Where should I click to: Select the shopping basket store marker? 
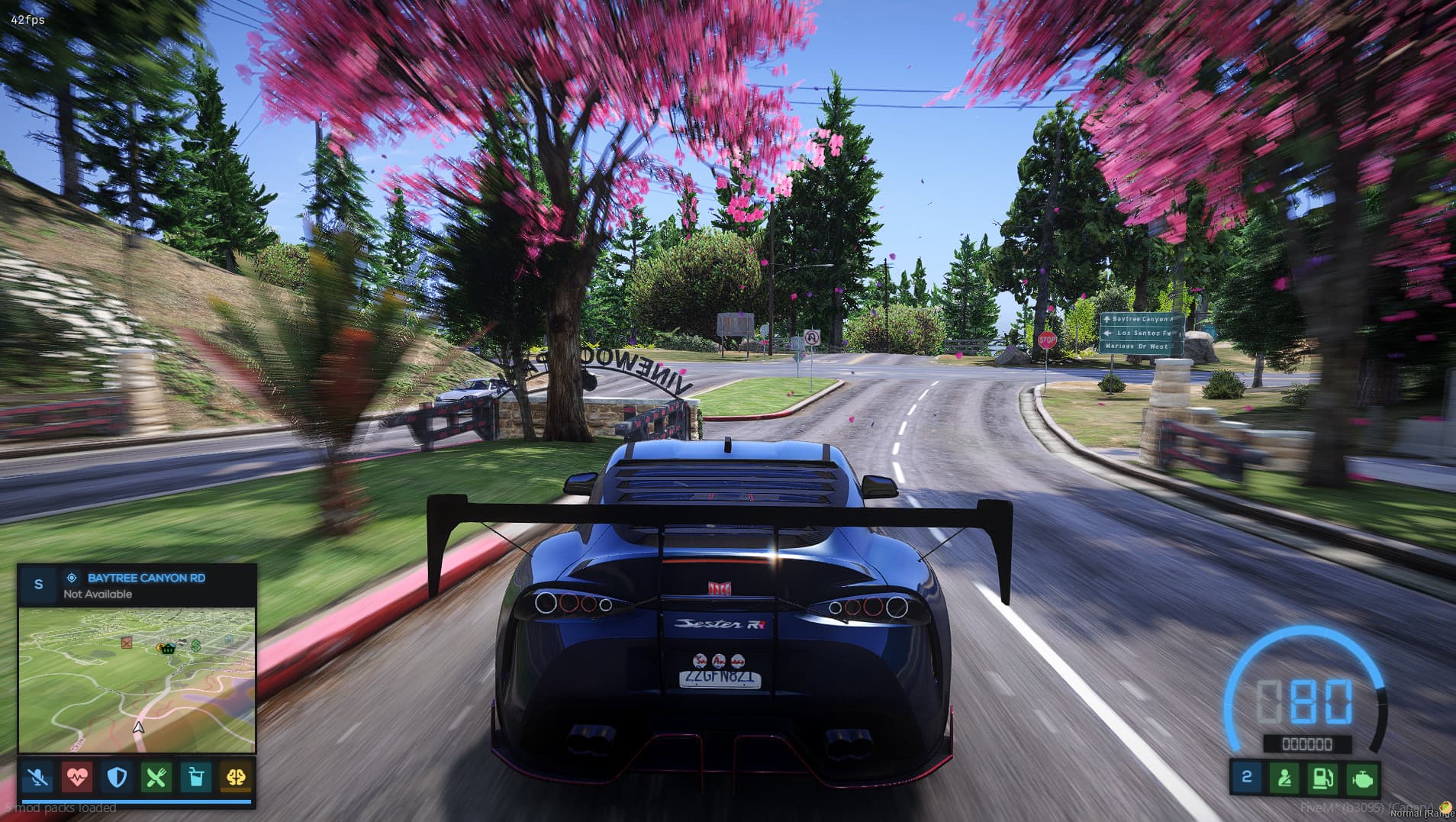pyautogui.click(x=167, y=648)
